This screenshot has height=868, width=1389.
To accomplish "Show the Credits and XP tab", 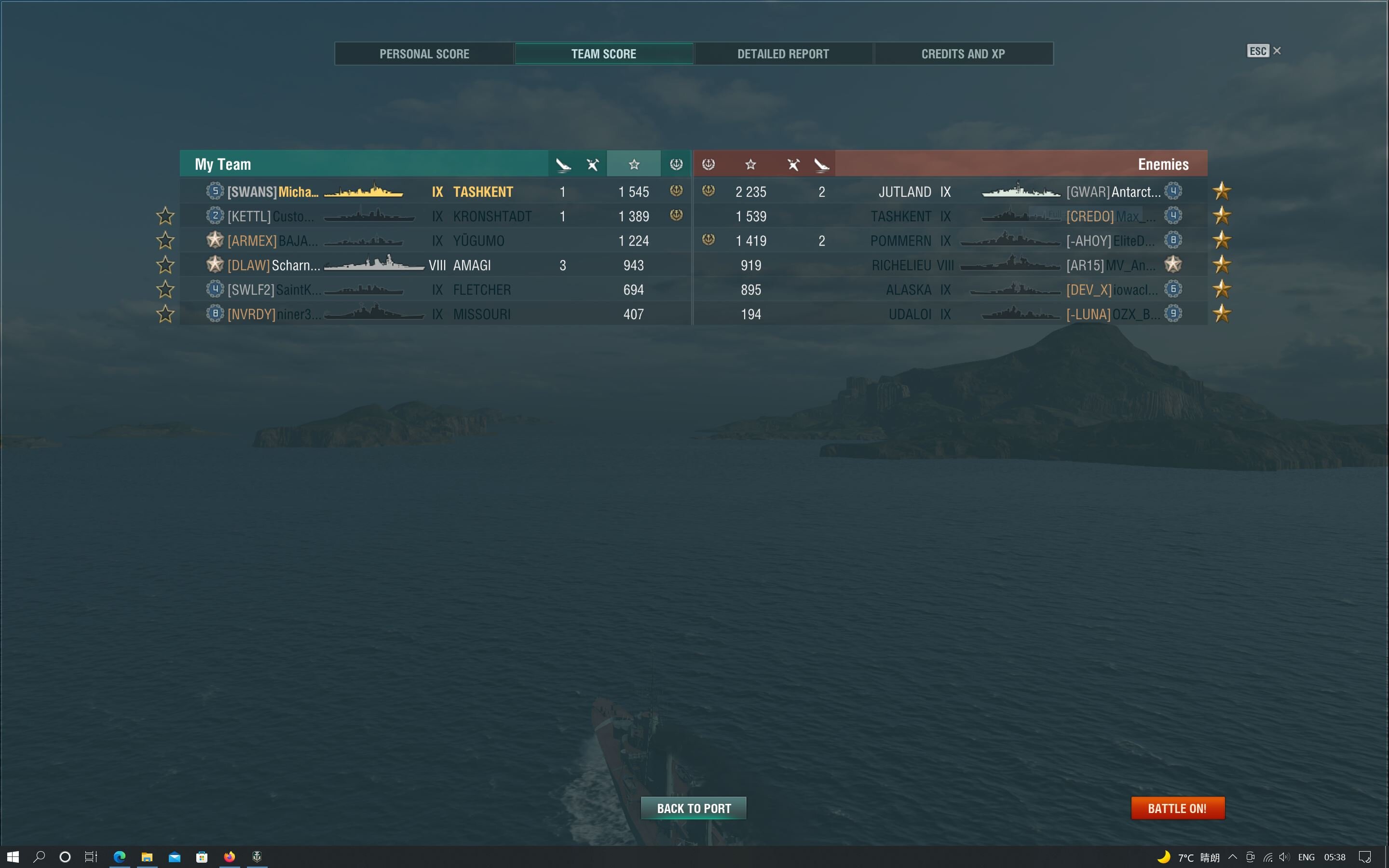I will point(963,54).
